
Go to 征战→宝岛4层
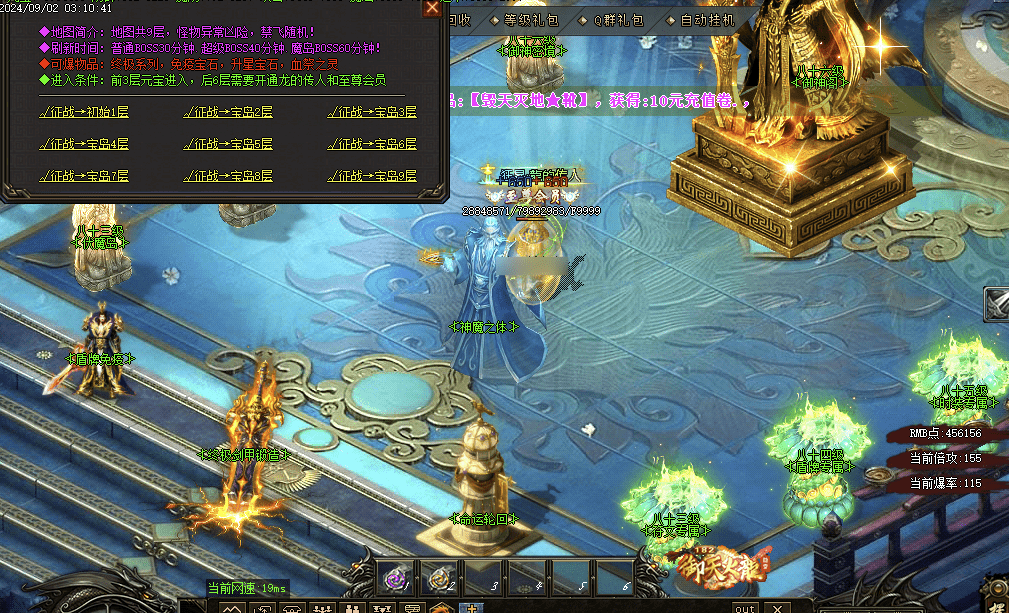coord(84,144)
